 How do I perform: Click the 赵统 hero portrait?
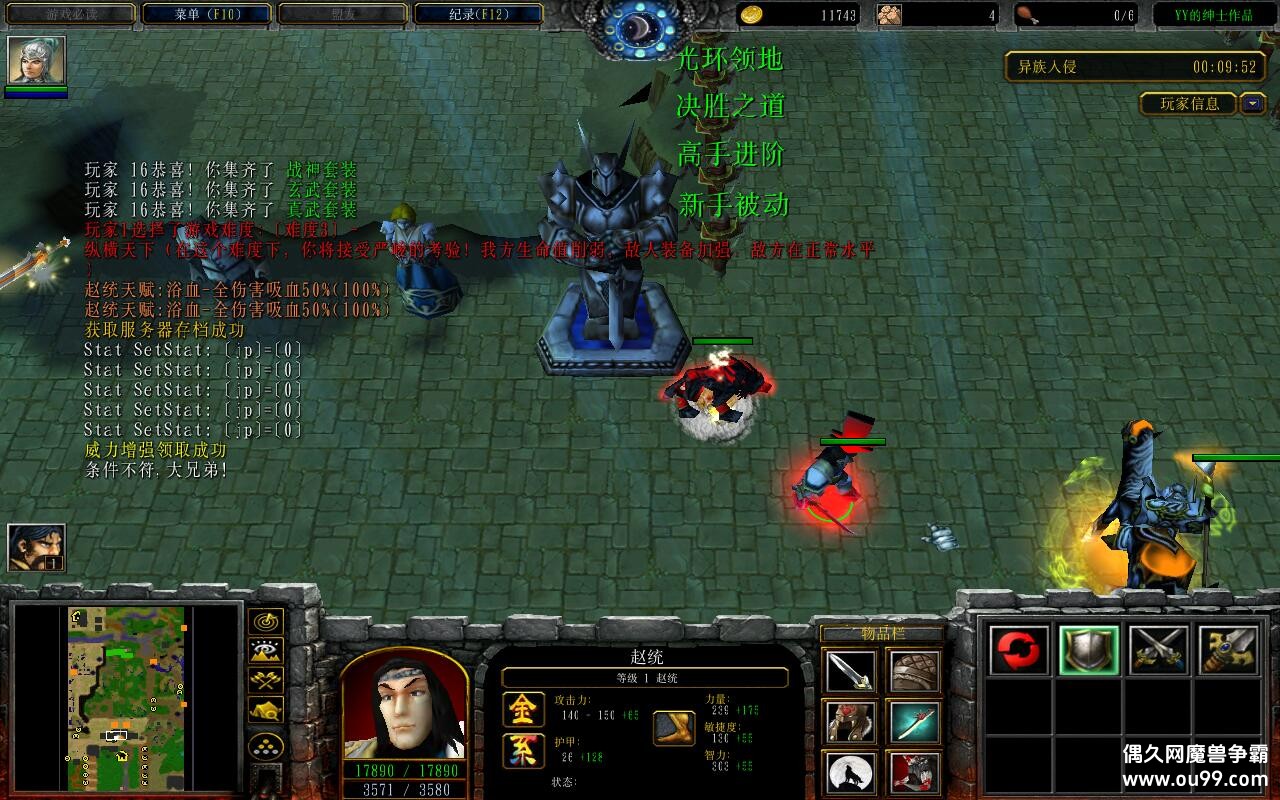pos(405,708)
